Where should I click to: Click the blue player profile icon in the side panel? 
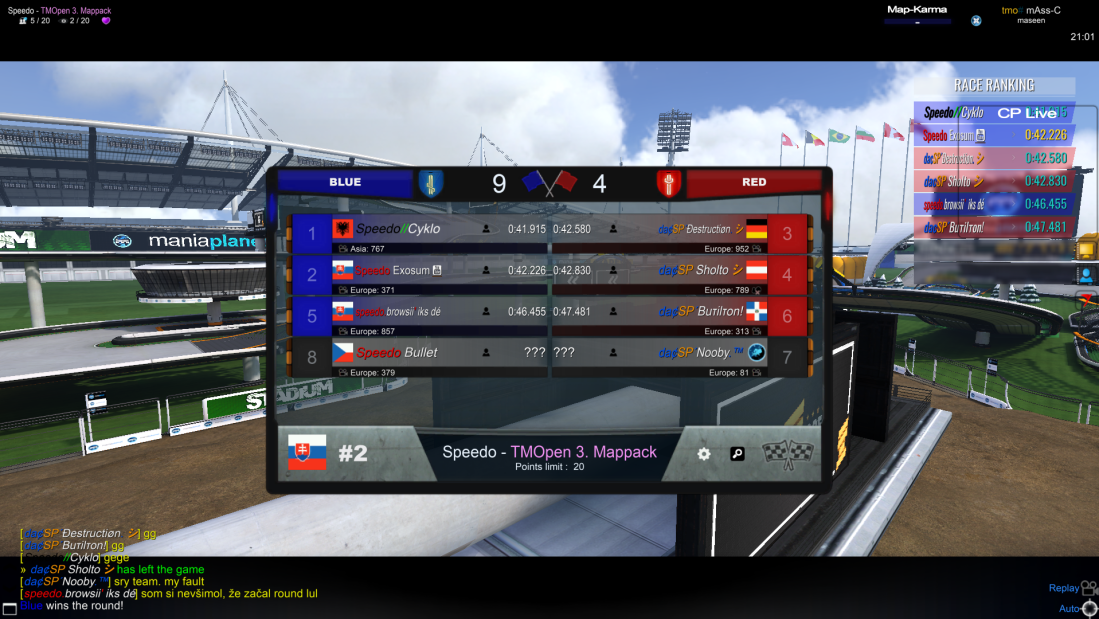click(x=1085, y=274)
